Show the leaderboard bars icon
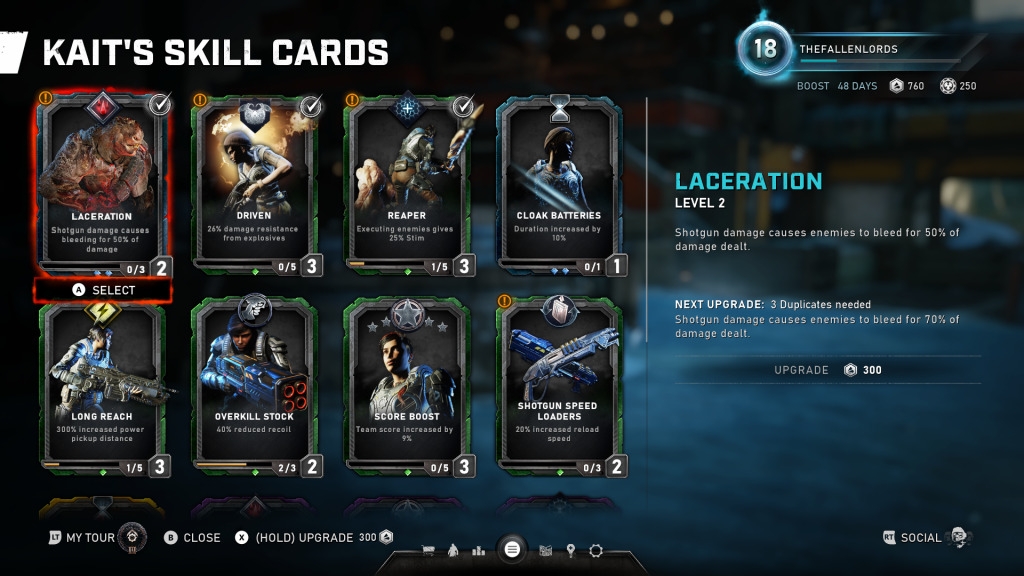Screen dimensions: 1024x576 (478, 550)
